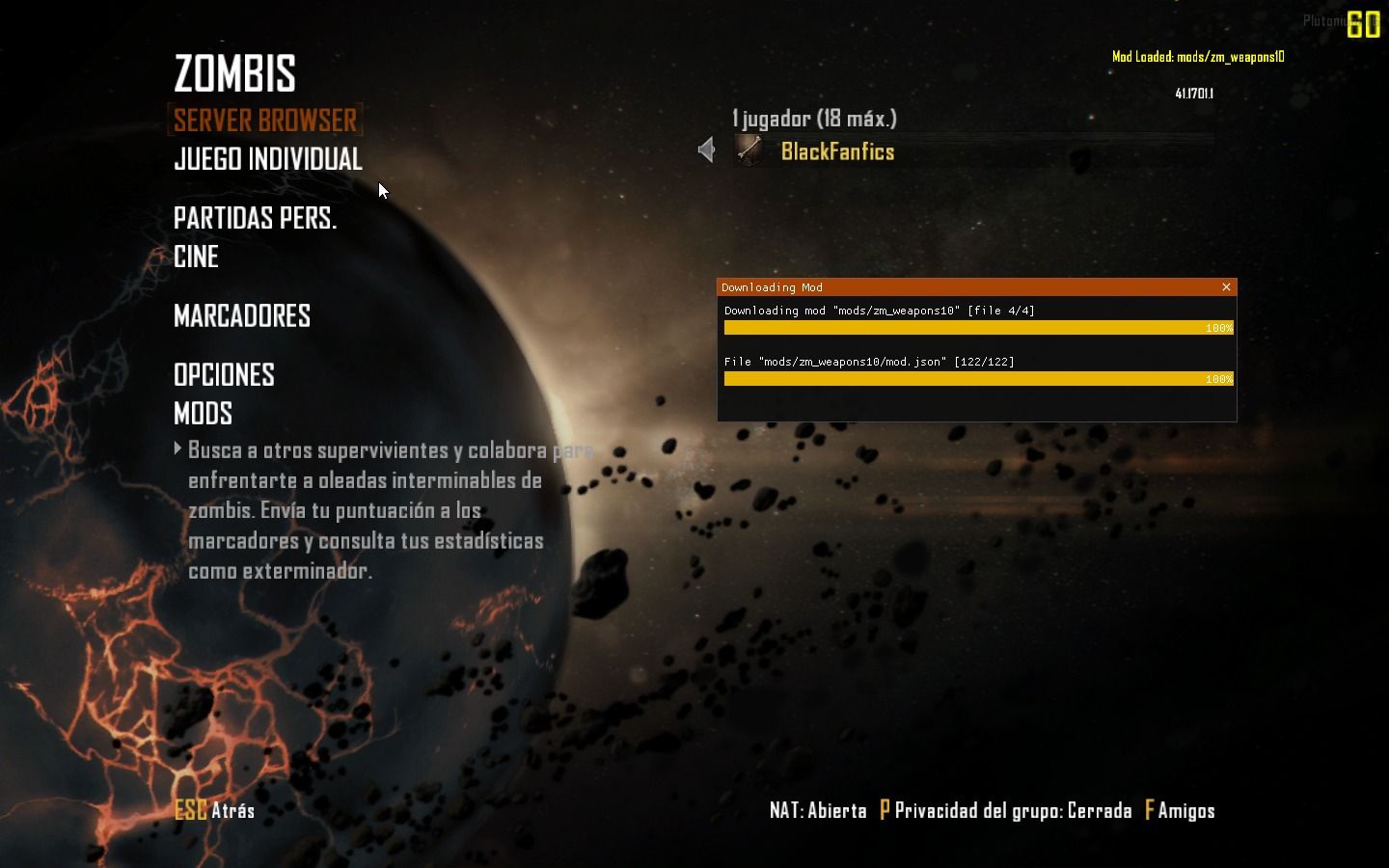This screenshot has height=868, width=1389.
Task: Select Juego Individual from the menu
Action: coord(267,159)
